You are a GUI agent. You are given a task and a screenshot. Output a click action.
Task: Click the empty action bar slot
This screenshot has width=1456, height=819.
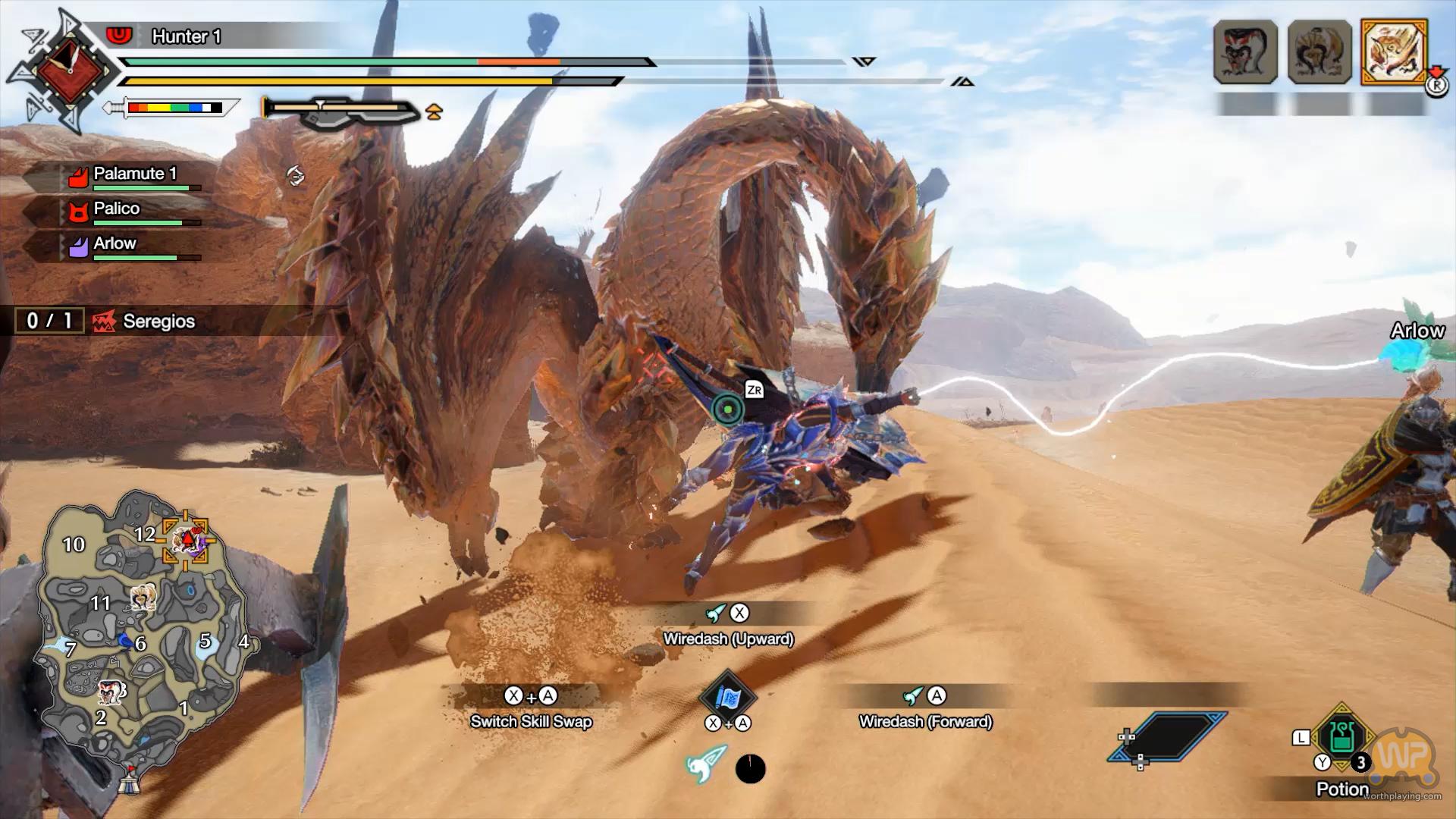point(1168,736)
